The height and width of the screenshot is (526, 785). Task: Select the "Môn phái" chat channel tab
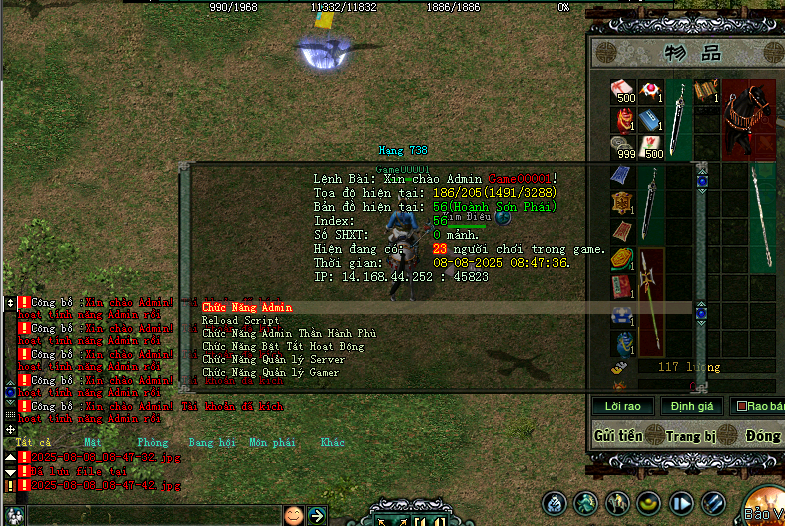[x=271, y=441]
